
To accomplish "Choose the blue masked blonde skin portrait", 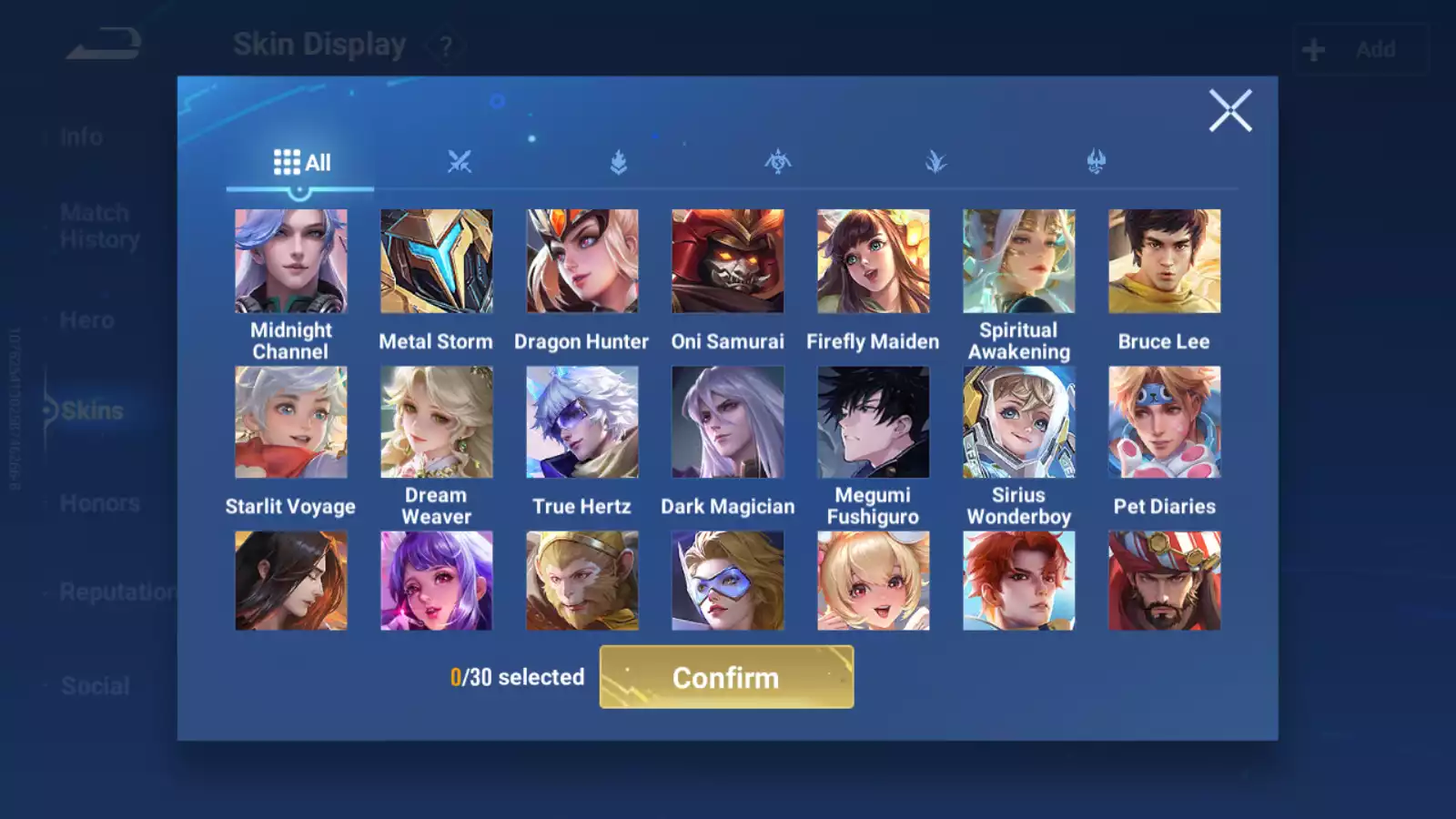I will pyautogui.click(x=728, y=581).
